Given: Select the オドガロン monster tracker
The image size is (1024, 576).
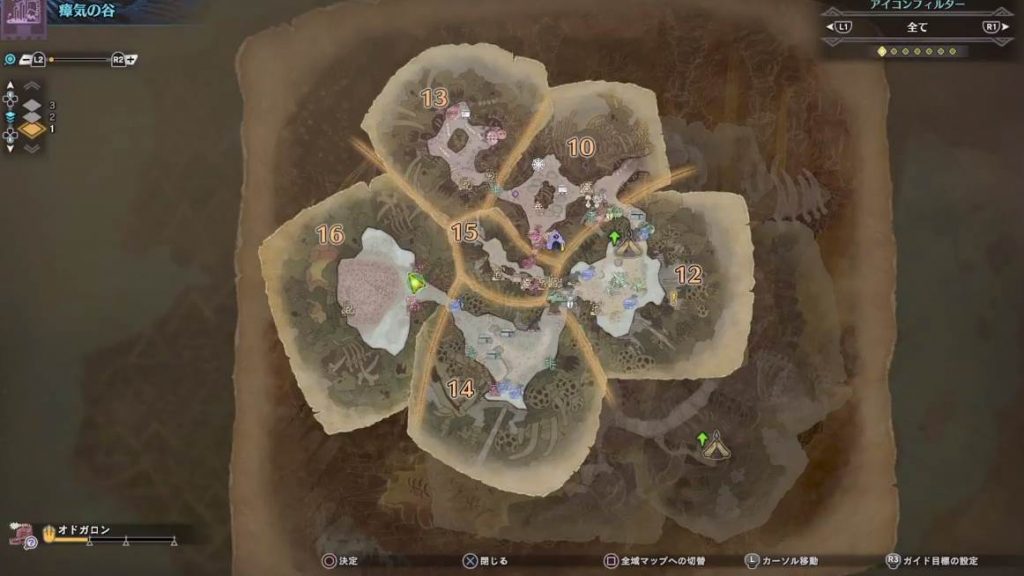Looking at the screenshot, I should 85,530.
